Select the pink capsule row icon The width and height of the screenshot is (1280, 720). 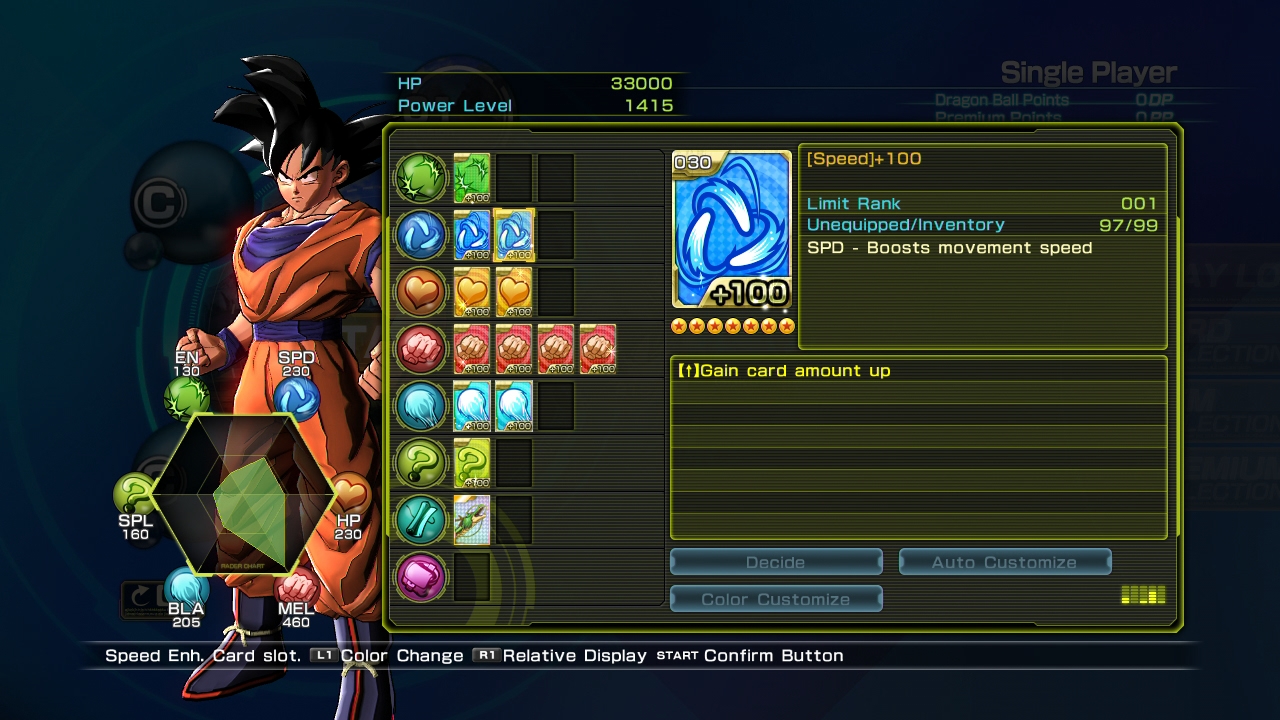coord(421,577)
